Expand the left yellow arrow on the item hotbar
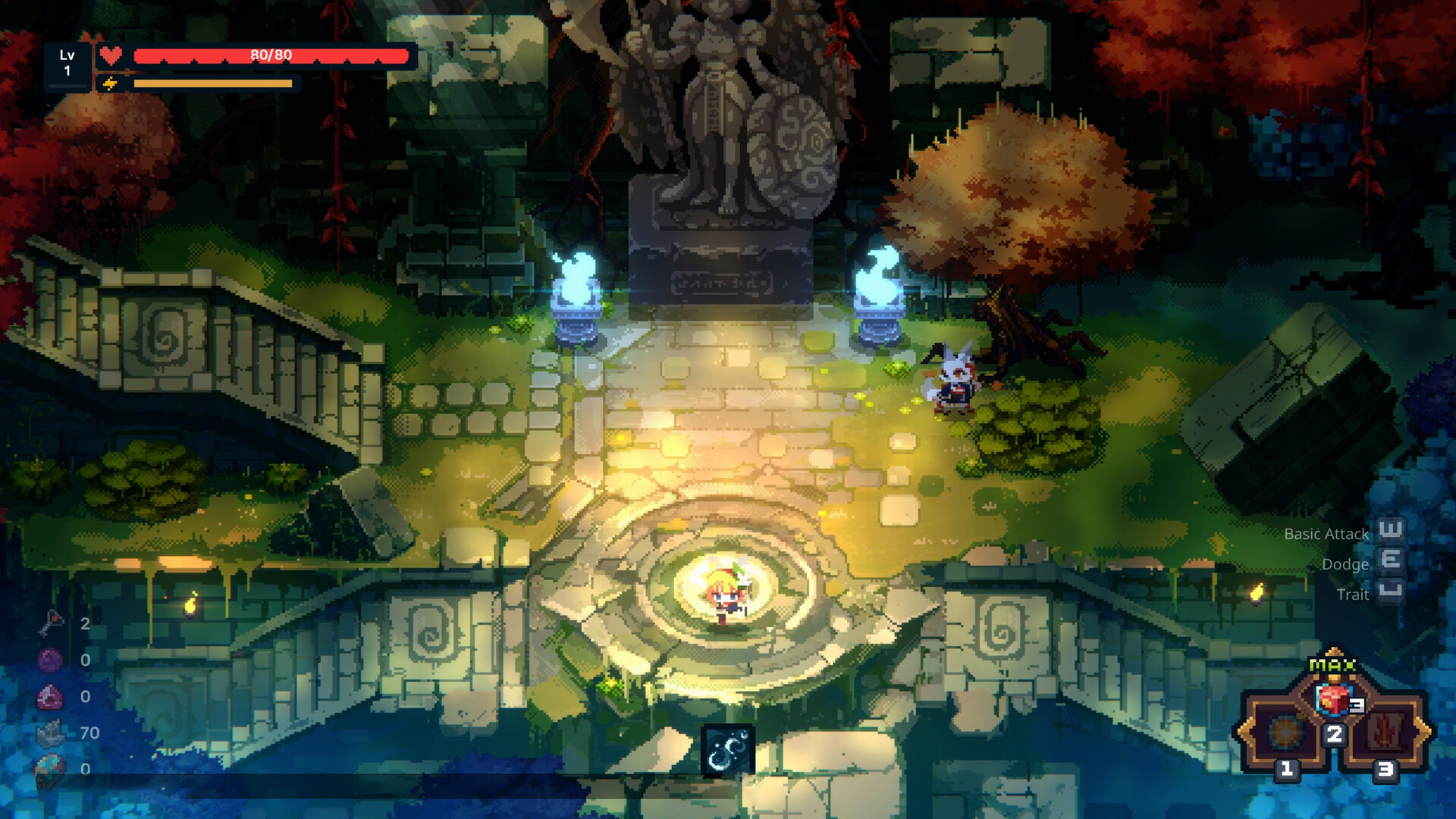1456x819 pixels. click(1244, 730)
